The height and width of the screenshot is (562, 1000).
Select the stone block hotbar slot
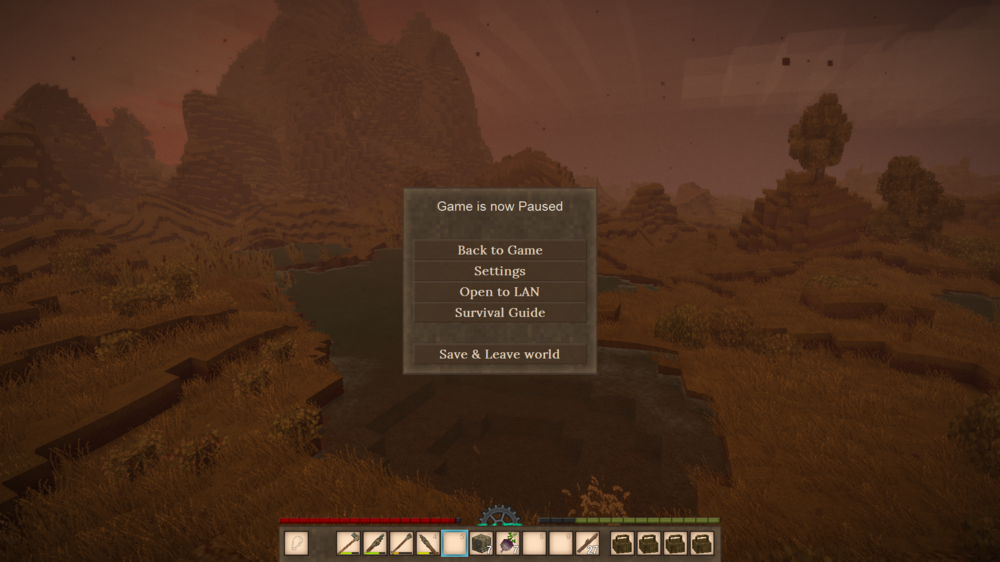point(481,543)
